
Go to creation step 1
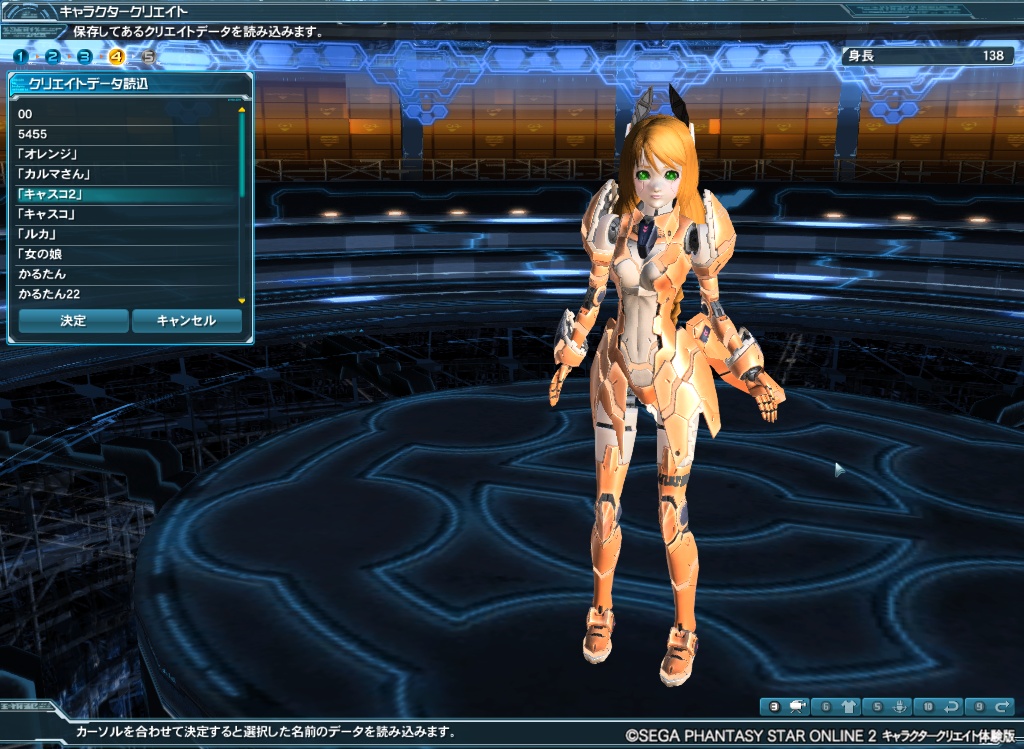[x=20, y=57]
